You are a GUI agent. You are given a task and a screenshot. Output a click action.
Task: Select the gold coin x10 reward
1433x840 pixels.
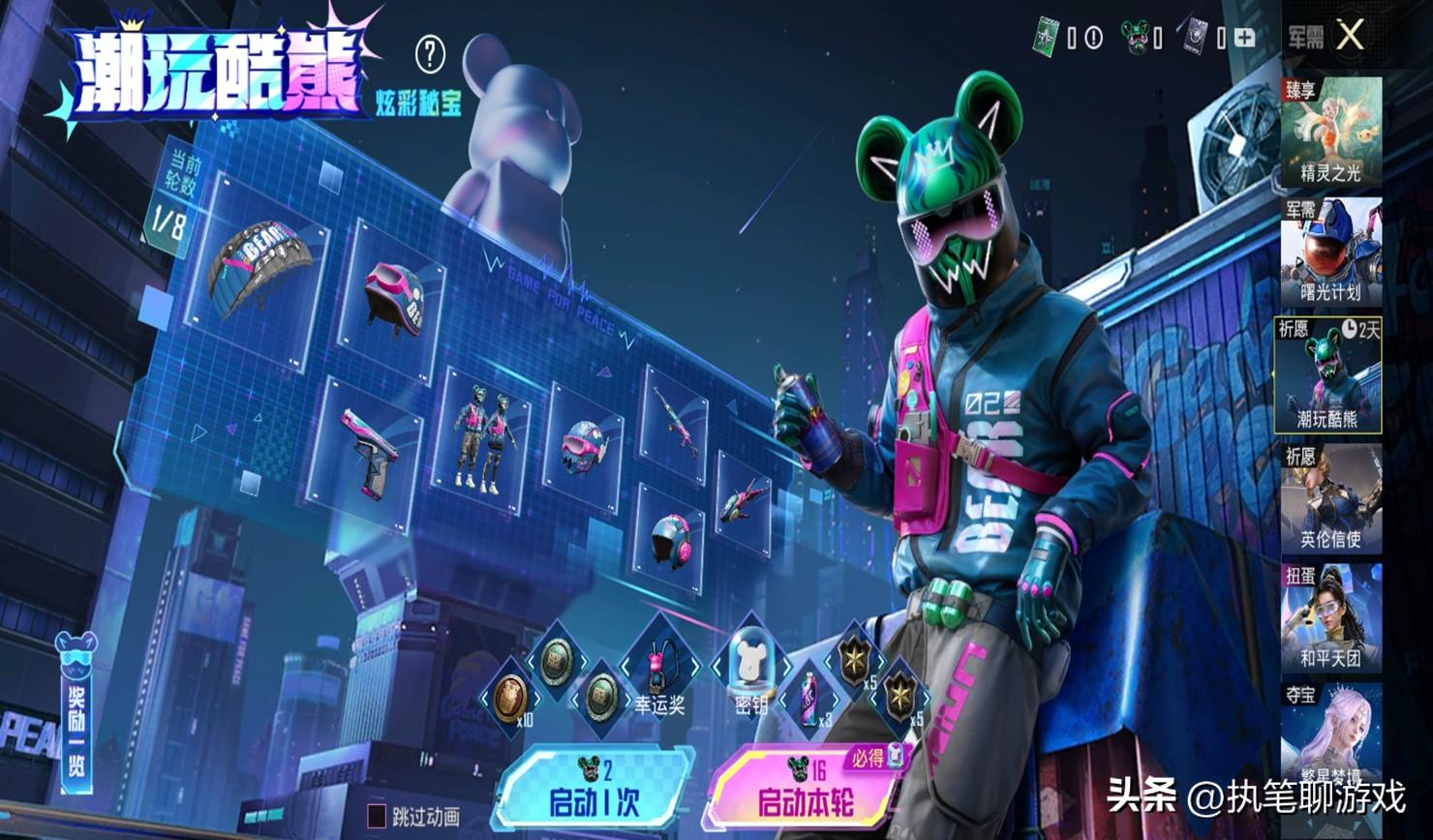coord(511,697)
